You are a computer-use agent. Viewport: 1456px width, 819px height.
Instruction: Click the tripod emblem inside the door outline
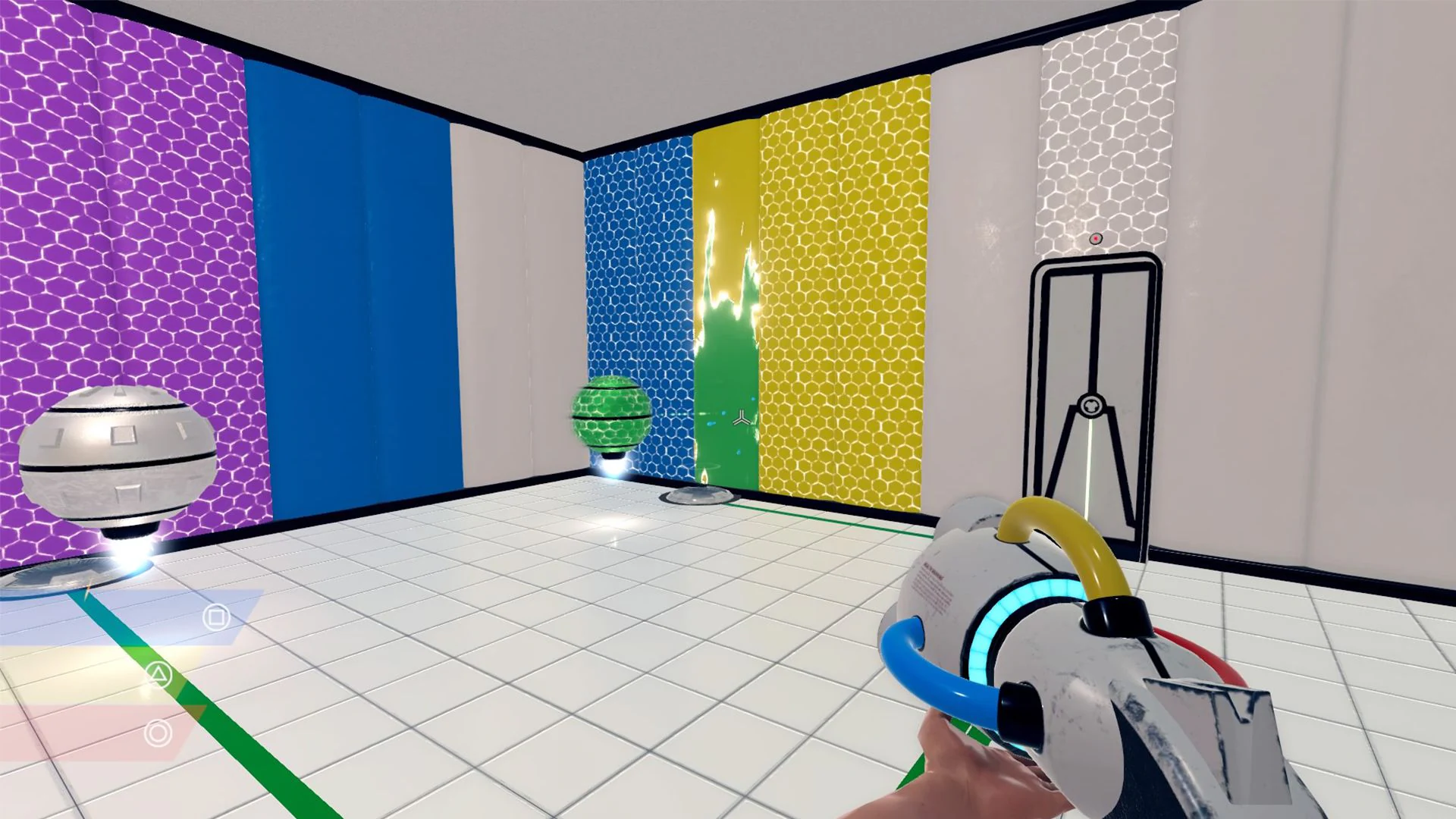point(1092,402)
